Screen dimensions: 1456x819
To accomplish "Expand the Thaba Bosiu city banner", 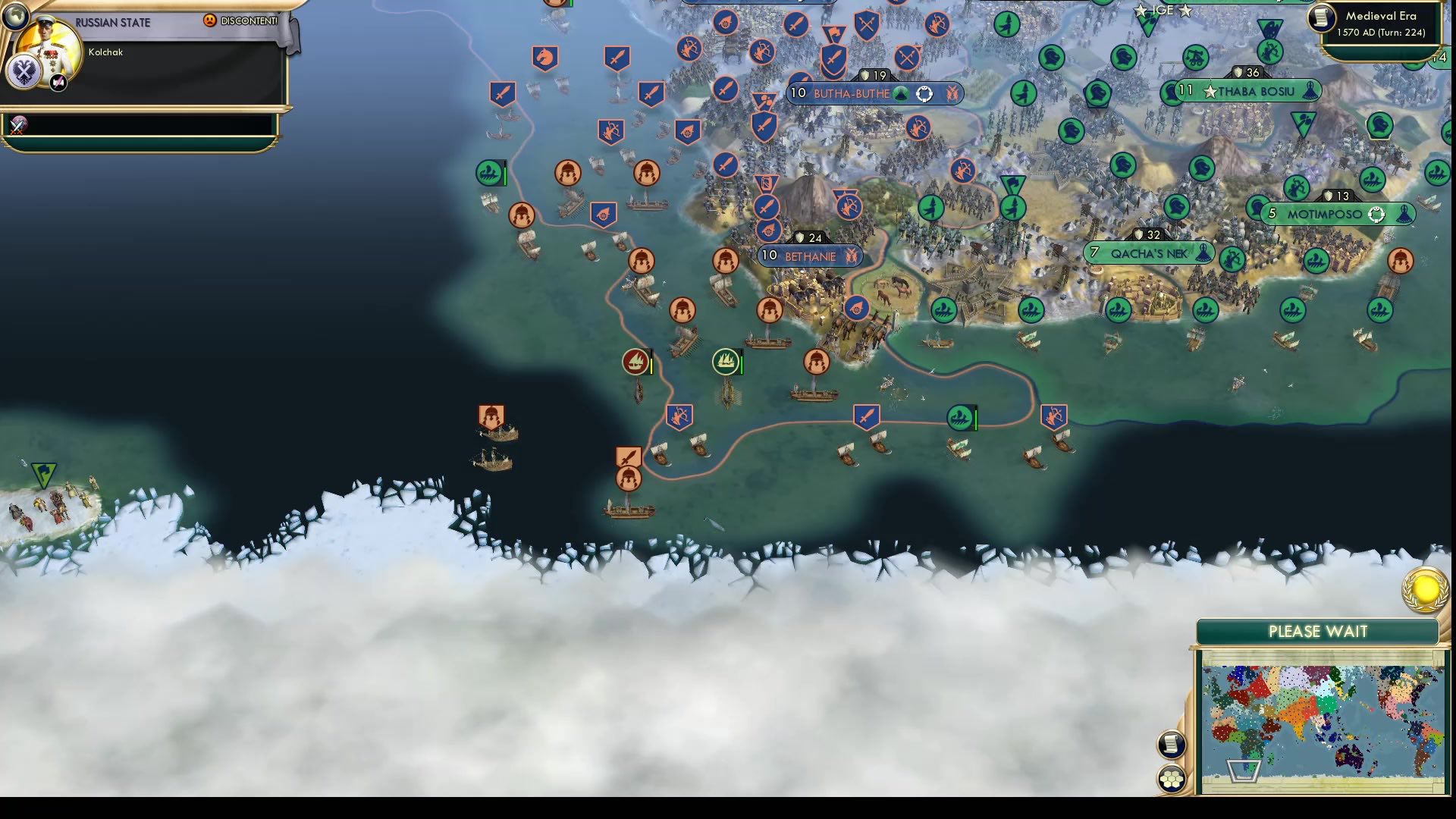I will pyautogui.click(x=1257, y=90).
